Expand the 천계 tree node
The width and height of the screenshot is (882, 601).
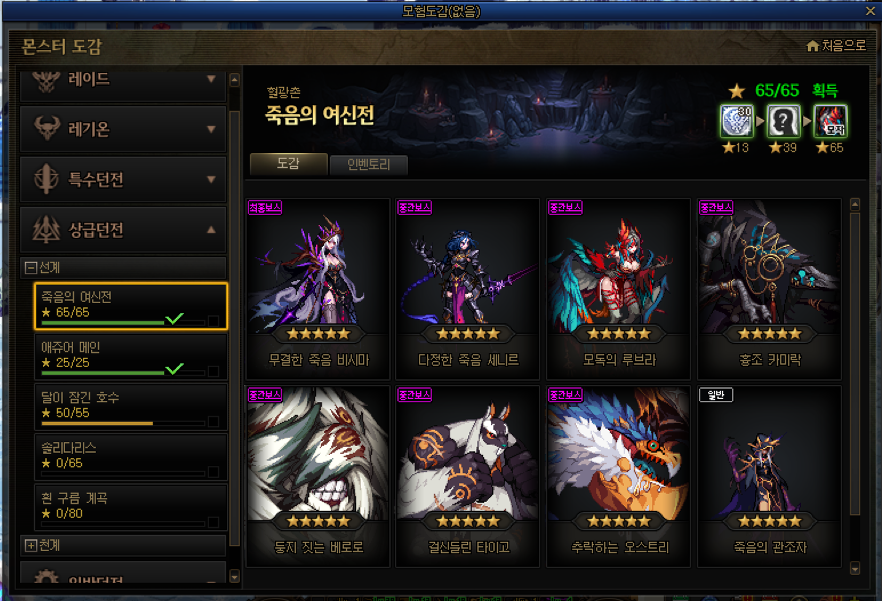click(x=30, y=545)
